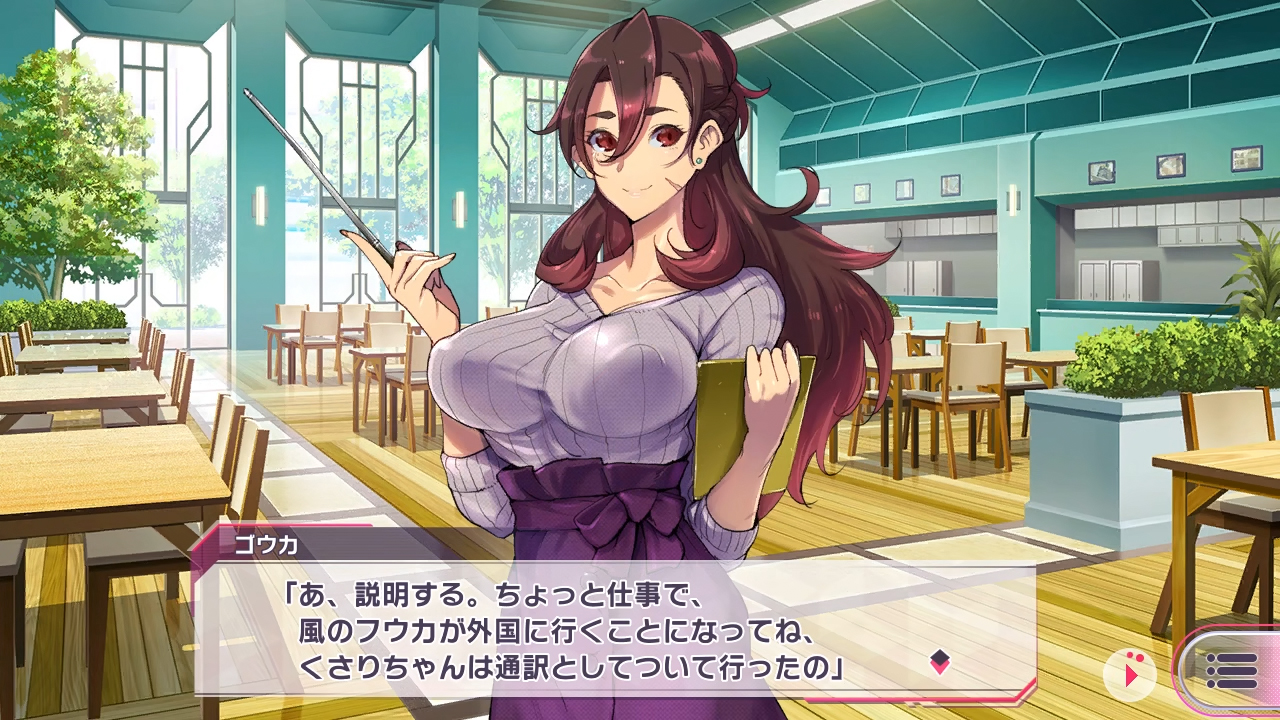Viewport: 1280px width, 720px height.
Task: Open the list menu button
Action: tap(1231, 670)
